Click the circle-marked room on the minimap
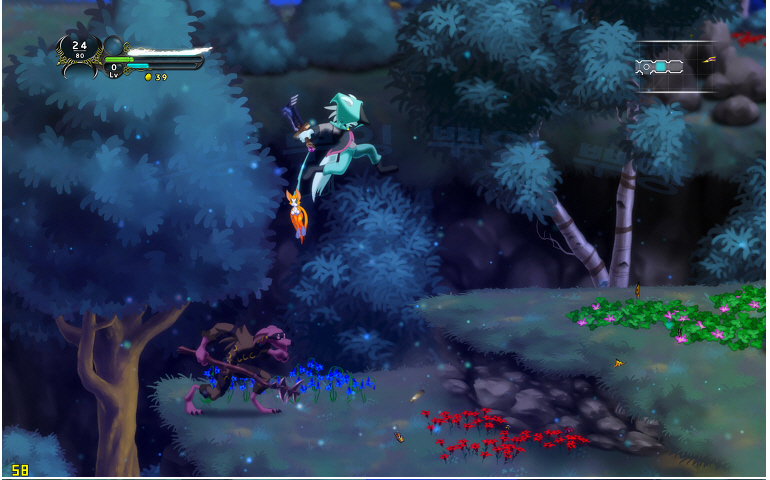770x480 pixels. (644, 67)
